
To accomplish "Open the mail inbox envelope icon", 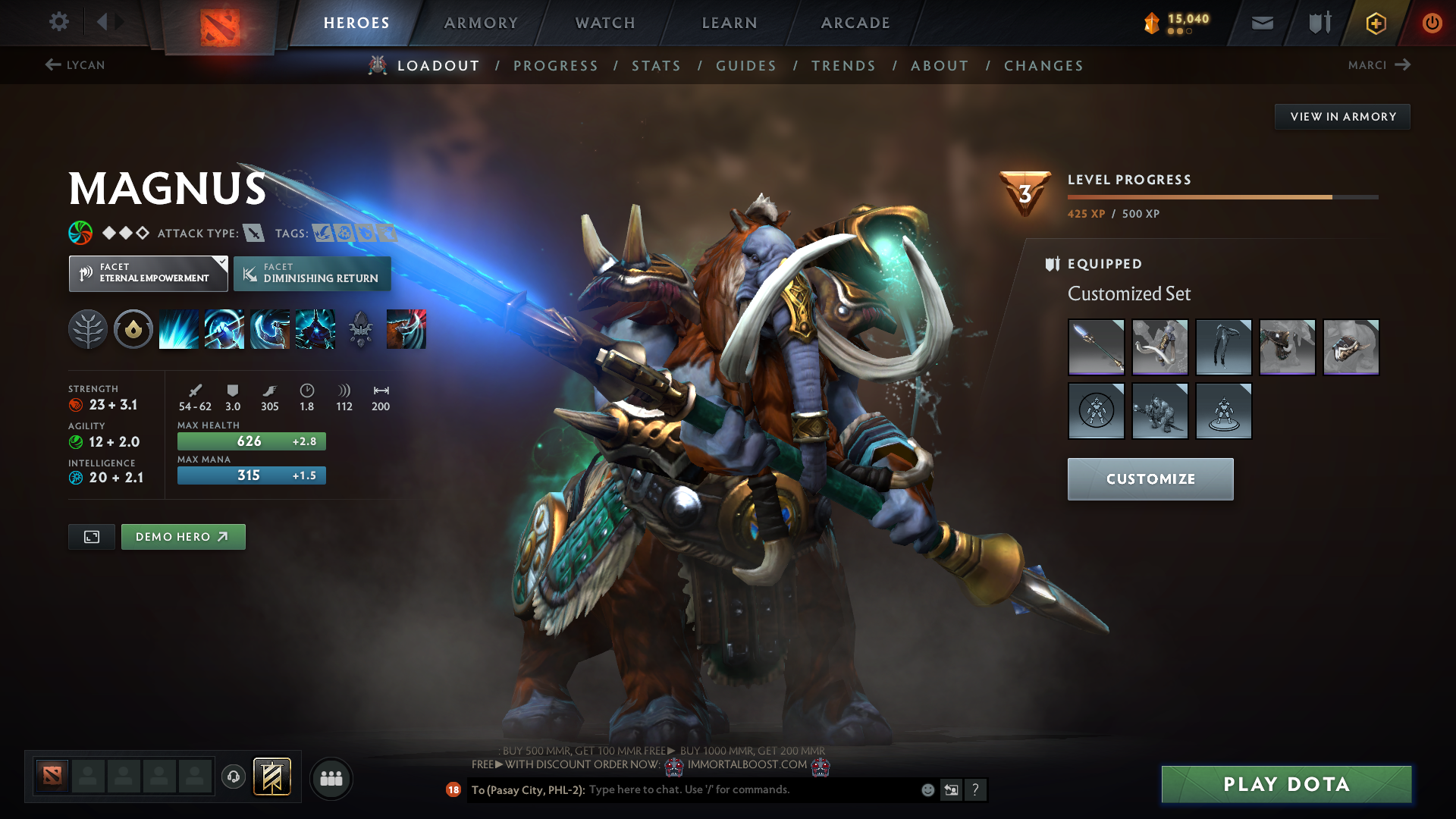I will click(x=1261, y=23).
